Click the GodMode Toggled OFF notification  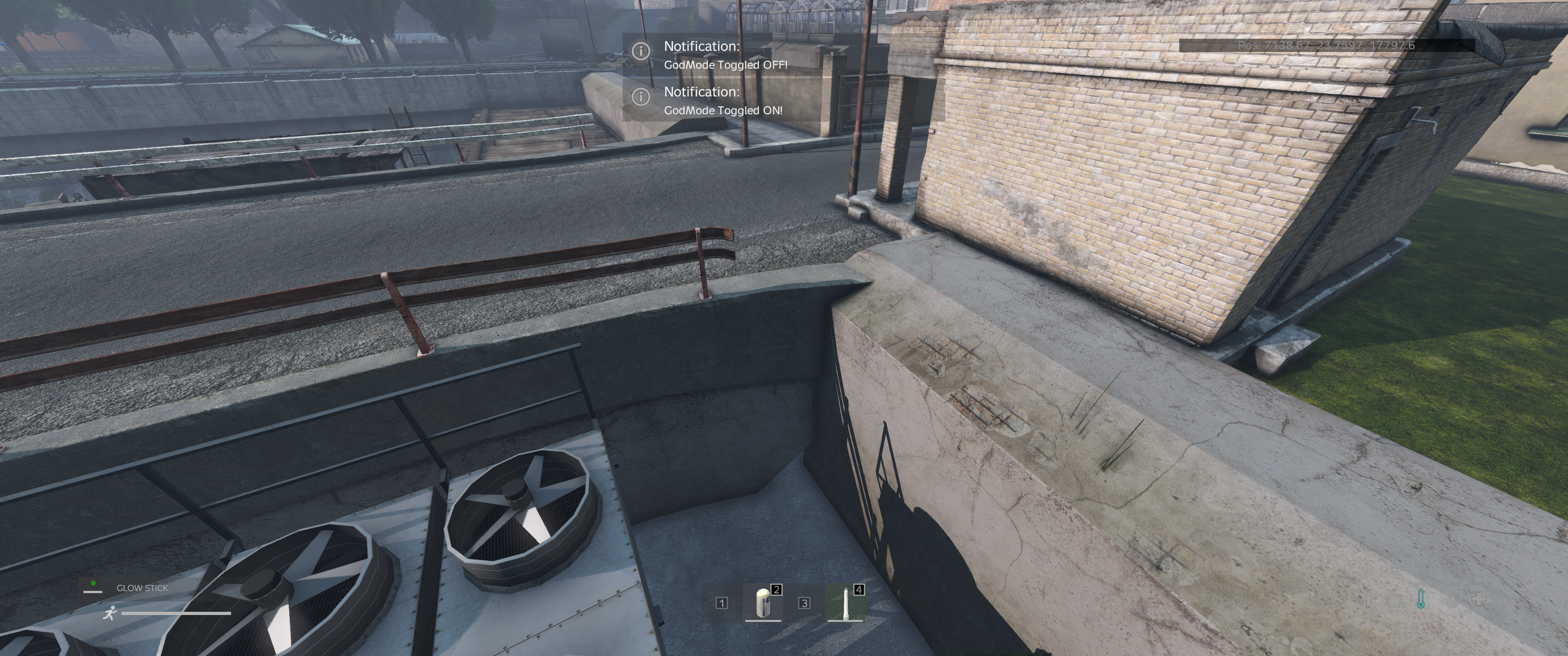[725, 55]
